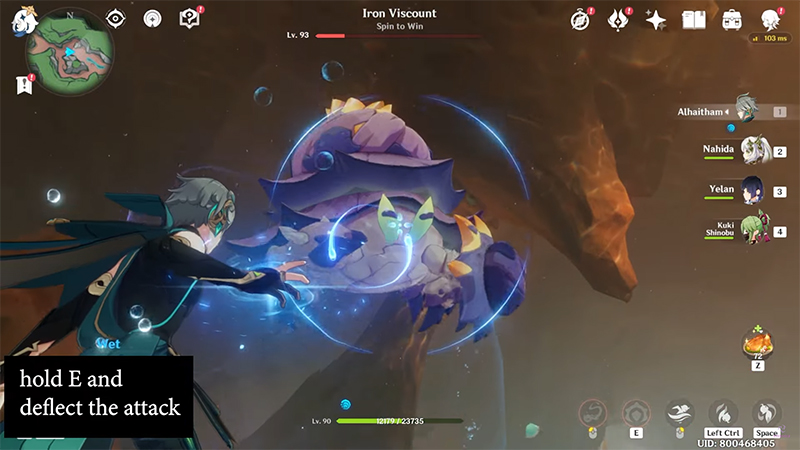
Task: Click the circular minimap
Action: (70, 62)
